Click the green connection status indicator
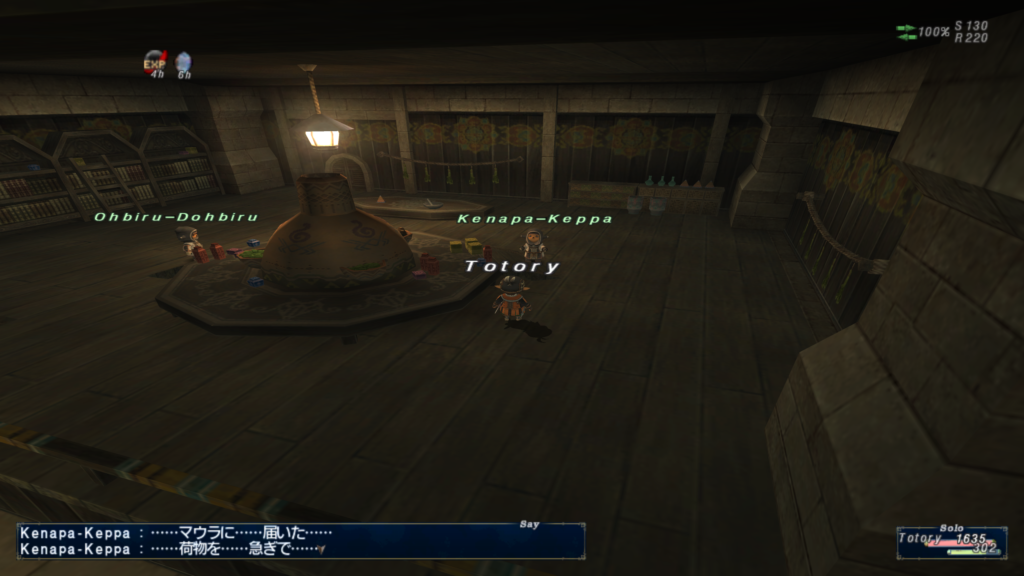The width and height of the screenshot is (1024, 576). click(906, 32)
